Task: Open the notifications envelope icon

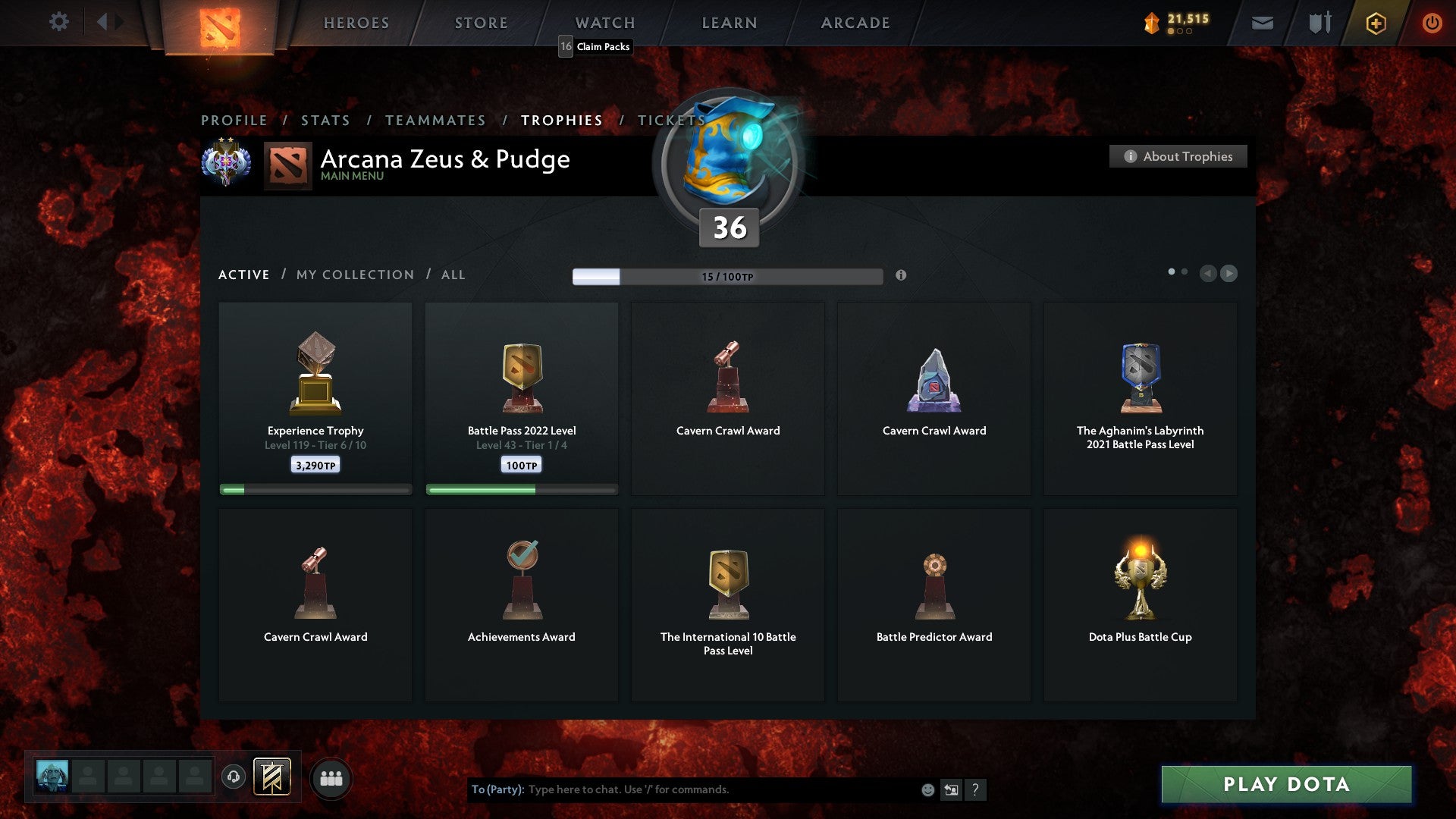Action: click(1263, 23)
